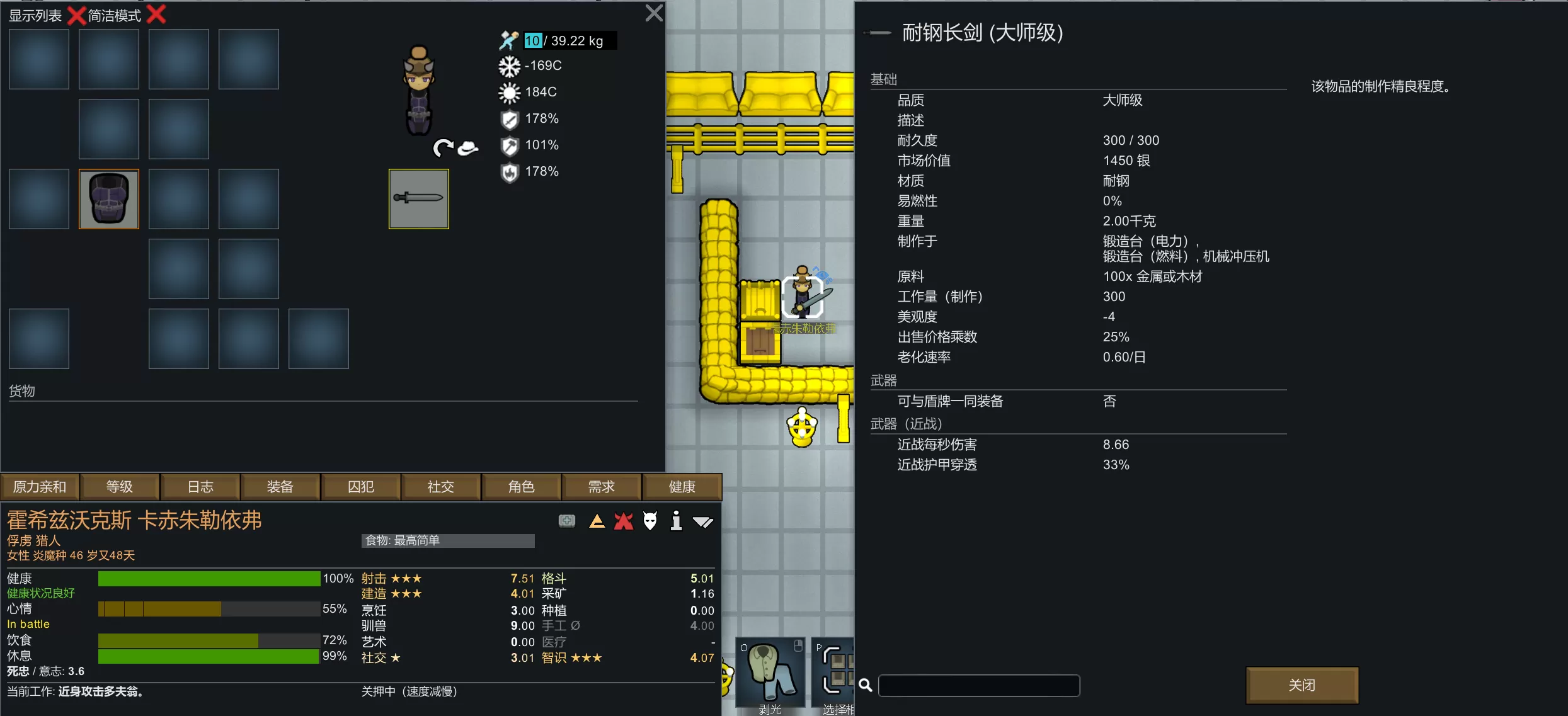Open the 食物: 最高简单 food restriction dropdown
The image size is (1568, 716).
[x=448, y=540]
